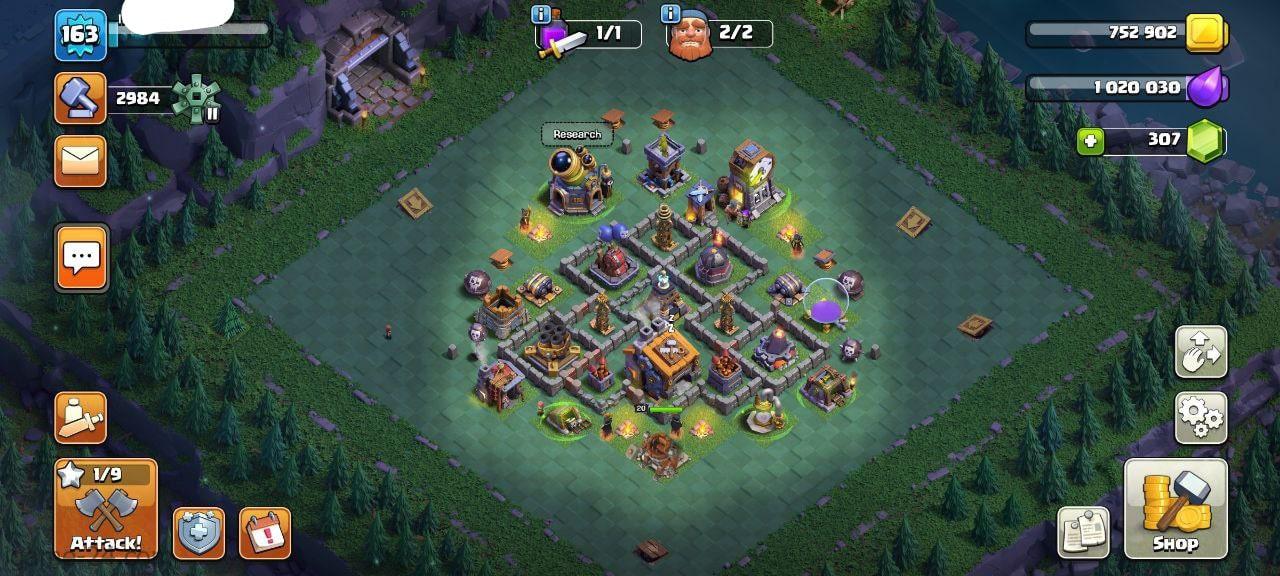
Task: Toggle the hand swap village button
Action: pyautogui.click(x=1200, y=351)
